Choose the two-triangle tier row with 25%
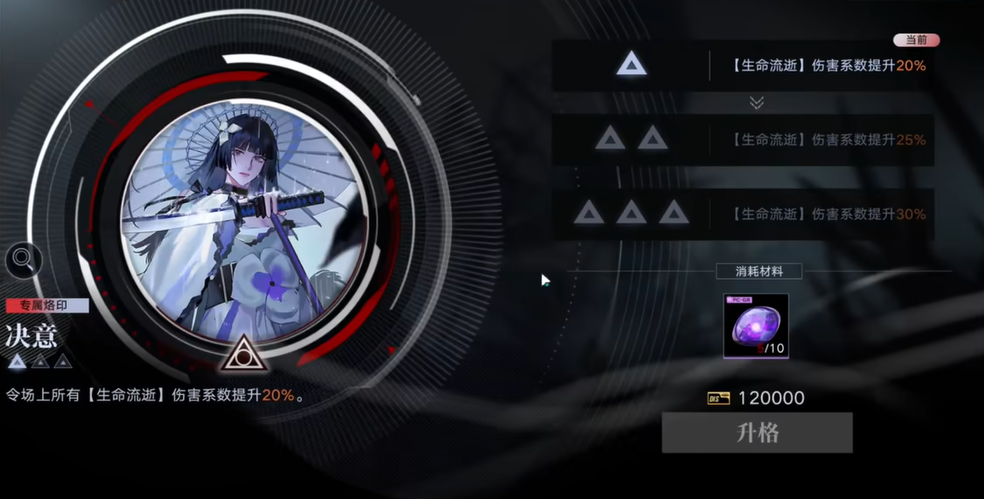The height and width of the screenshot is (499, 984). point(743,139)
